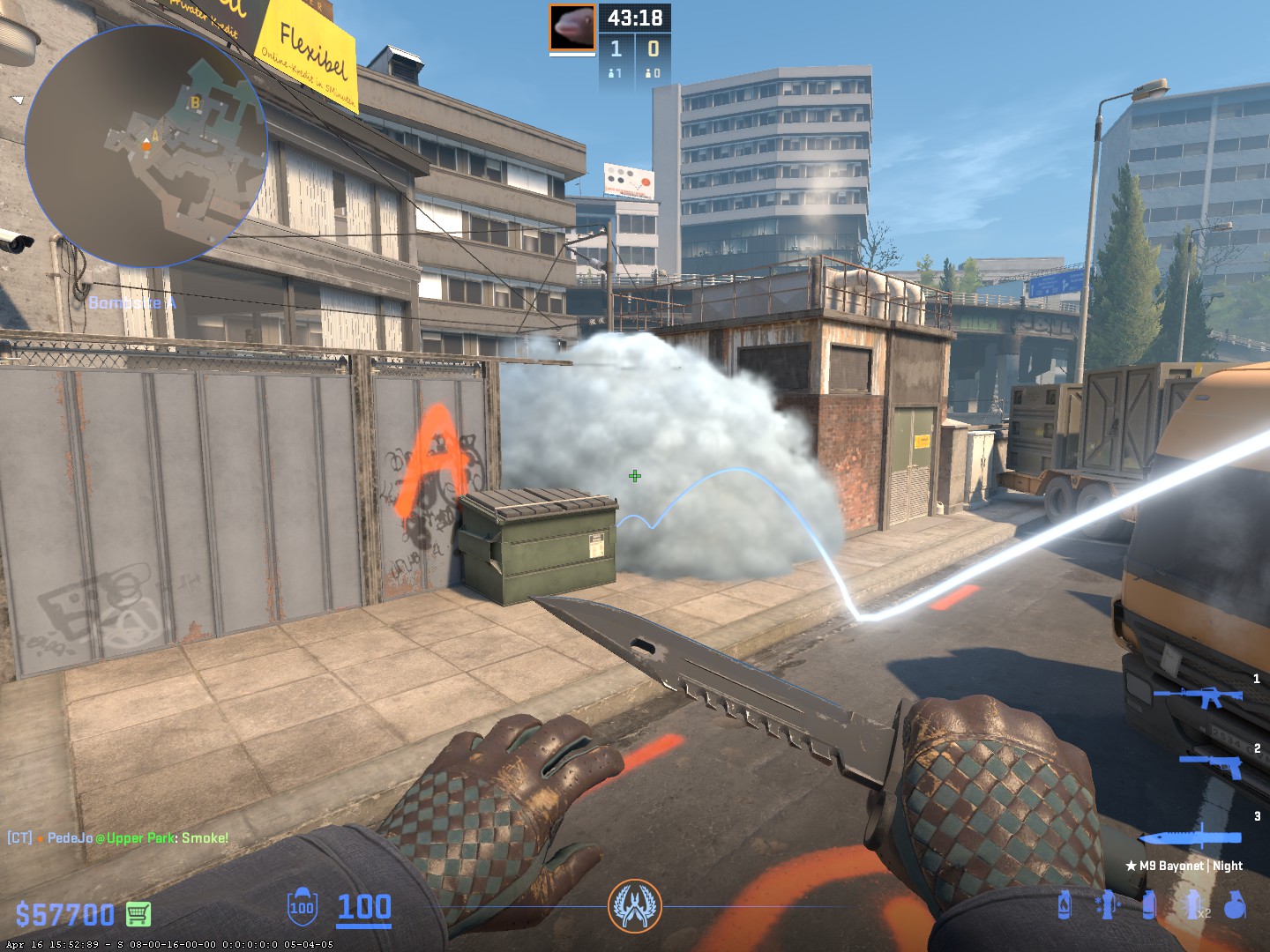Open the buy menu cart icon
Screen dimensions: 1270x952
coord(138,914)
